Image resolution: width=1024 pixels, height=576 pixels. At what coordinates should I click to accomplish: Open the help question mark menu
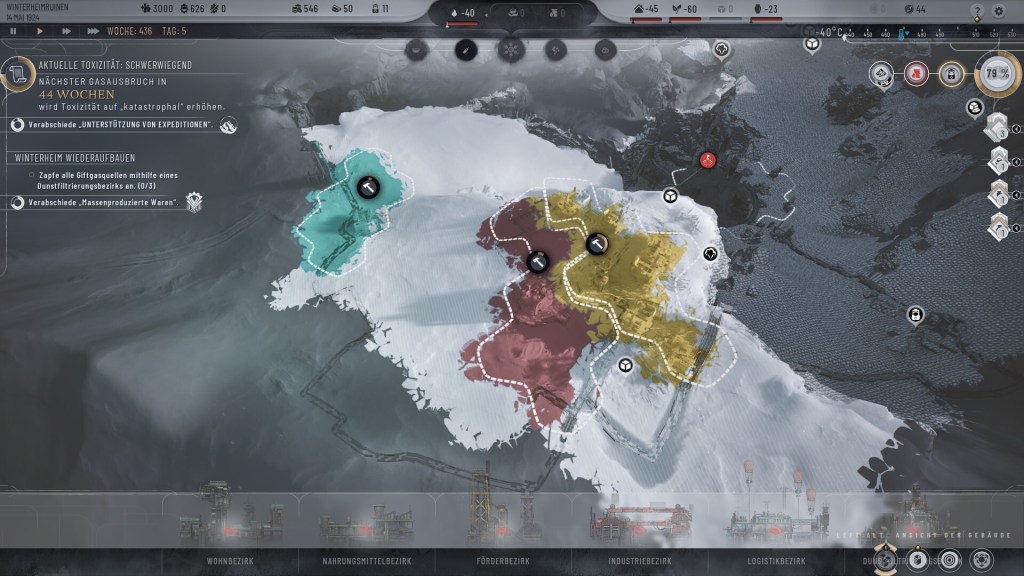point(977,10)
